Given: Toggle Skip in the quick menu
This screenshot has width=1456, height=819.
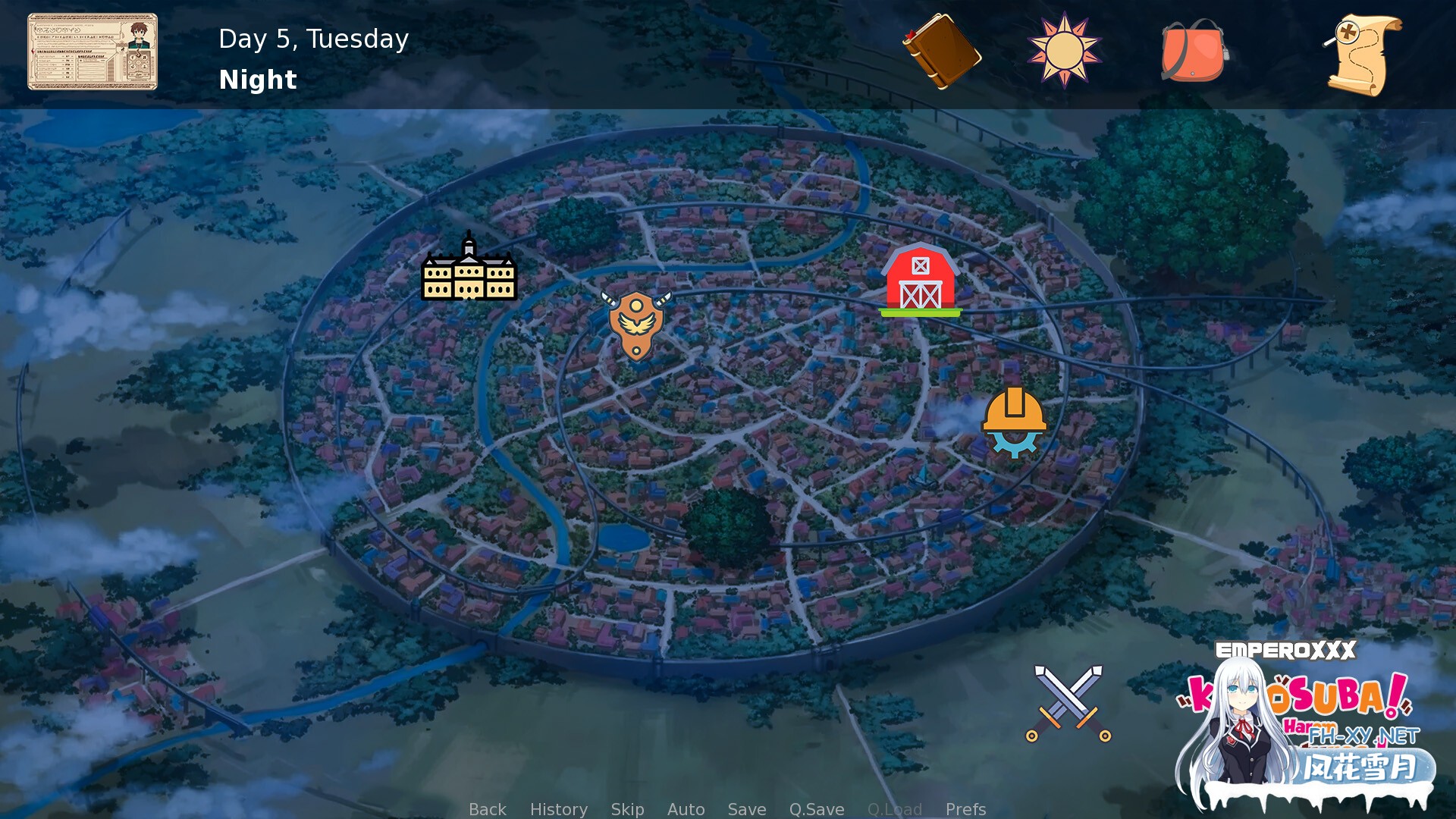Looking at the screenshot, I should 627,809.
